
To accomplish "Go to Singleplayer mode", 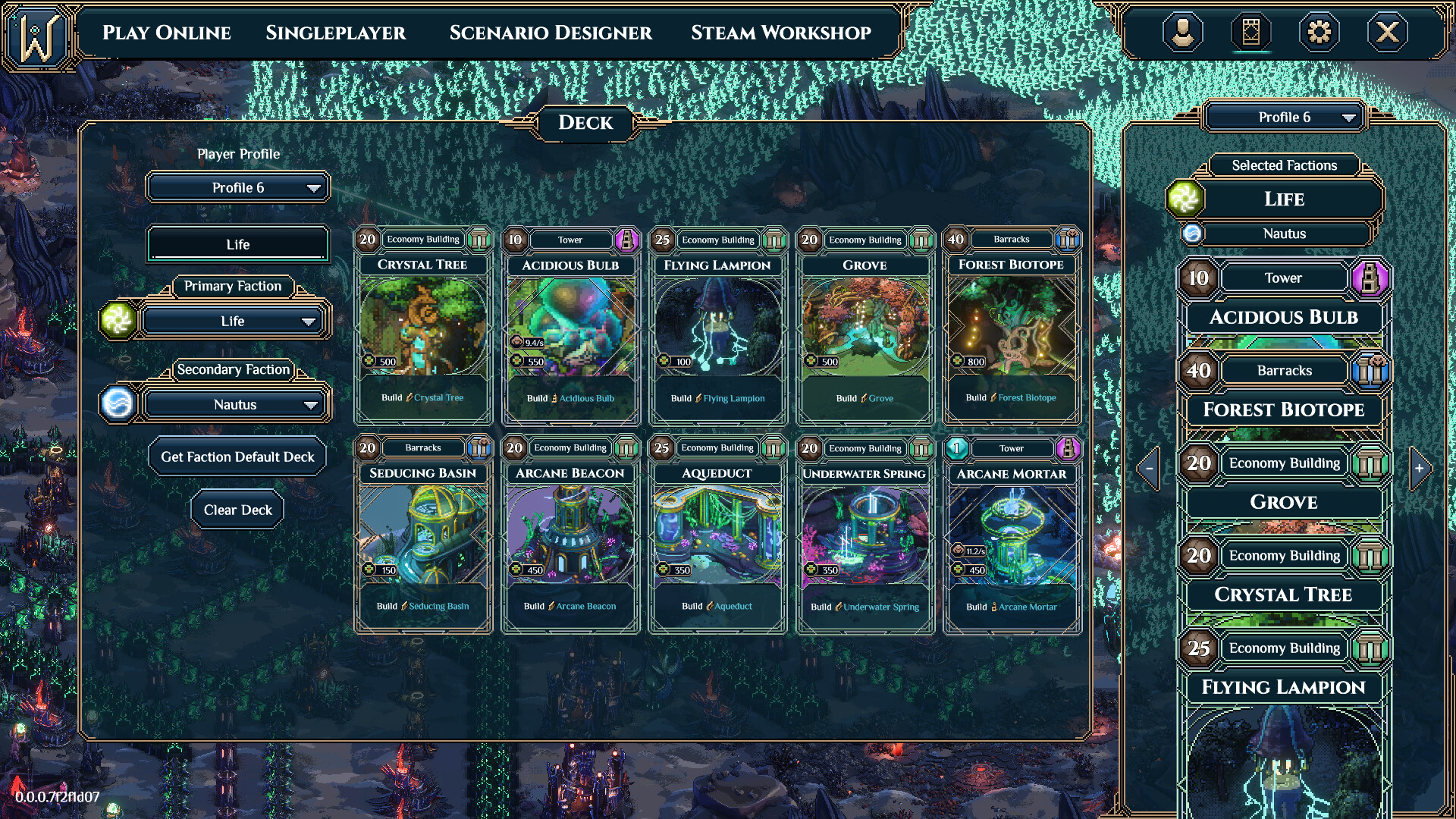I will (x=335, y=33).
